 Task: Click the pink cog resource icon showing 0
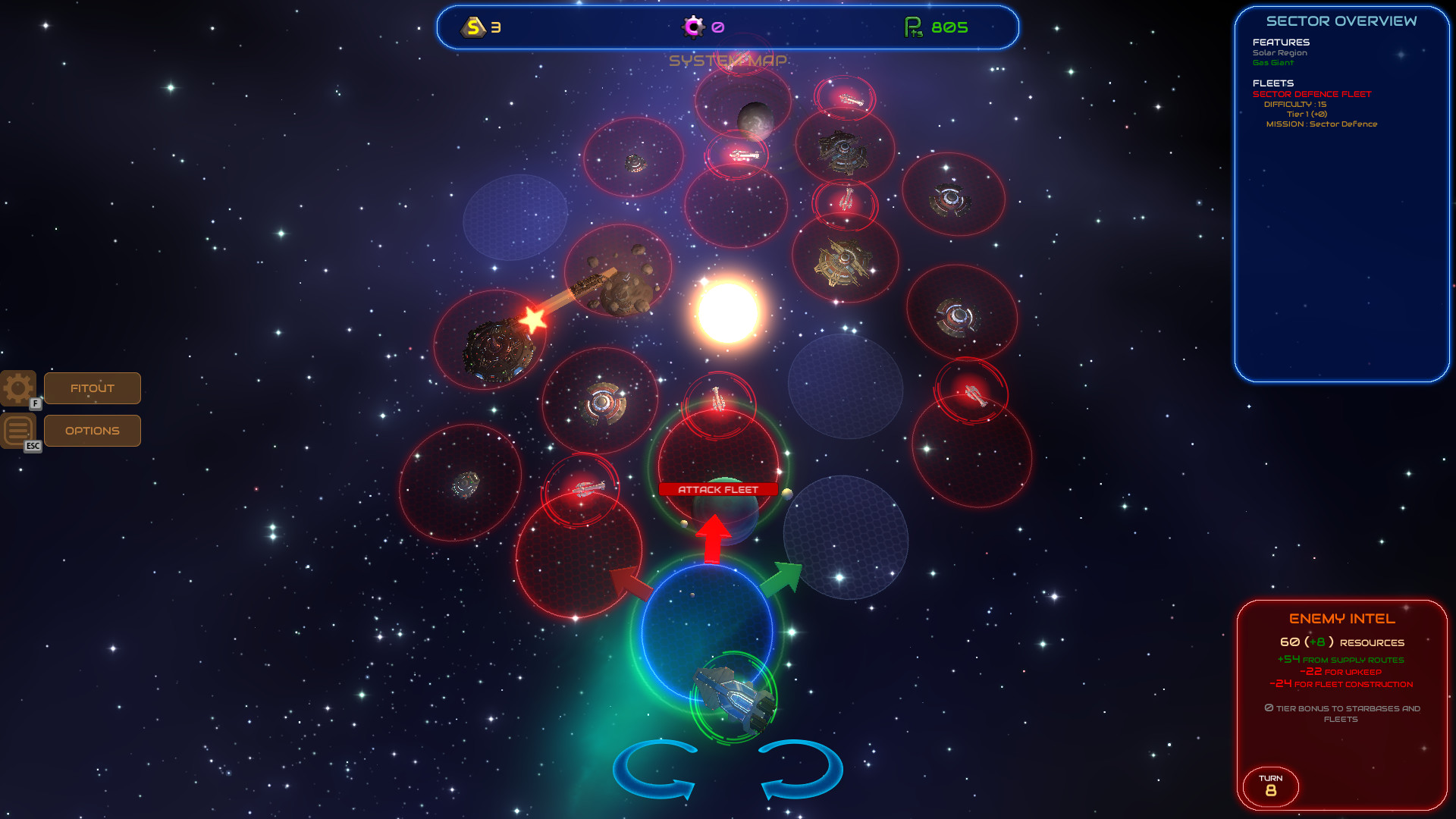coord(694,27)
